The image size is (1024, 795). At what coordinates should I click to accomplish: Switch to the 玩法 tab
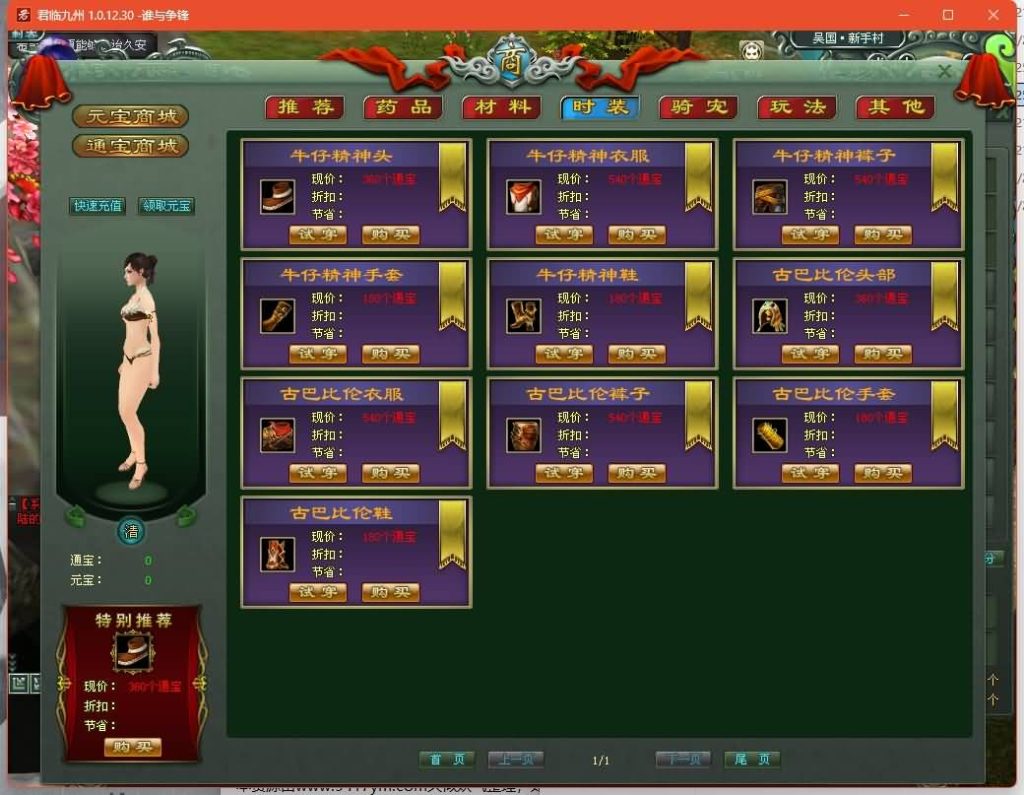click(797, 108)
